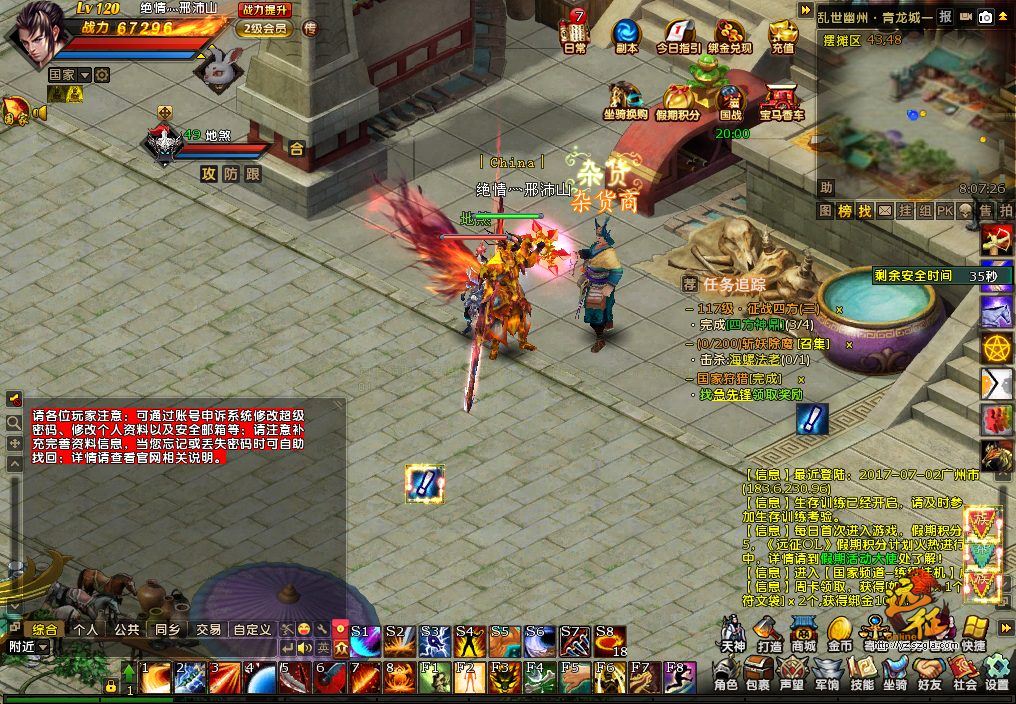This screenshot has width=1016, height=704.
Task: Open the 副本 dungeon menu
Action: click(x=627, y=32)
